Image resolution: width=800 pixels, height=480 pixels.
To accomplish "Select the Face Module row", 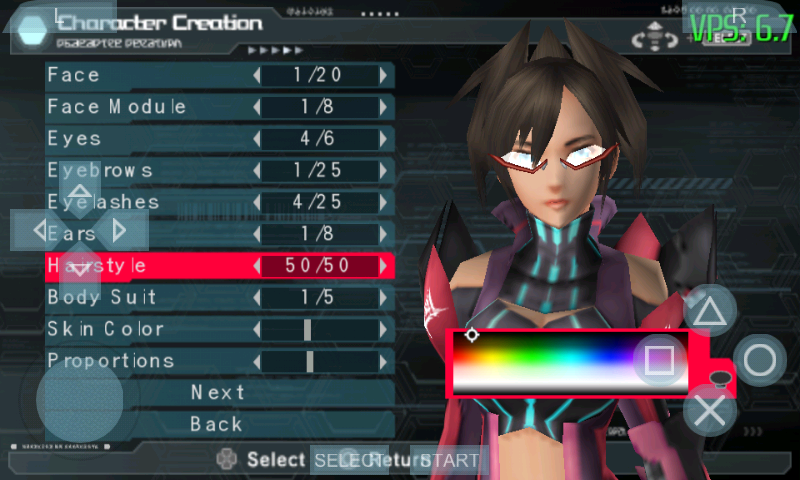I will (x=150, y=107).
